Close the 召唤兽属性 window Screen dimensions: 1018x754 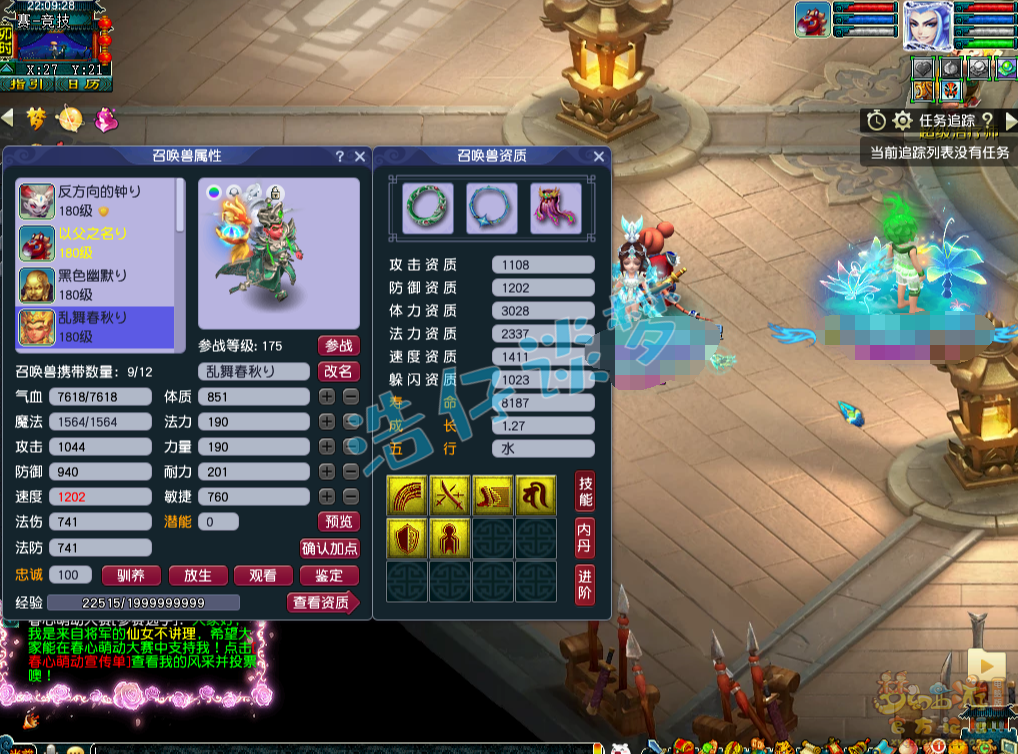pyautogui.click(x=360, y=156)
